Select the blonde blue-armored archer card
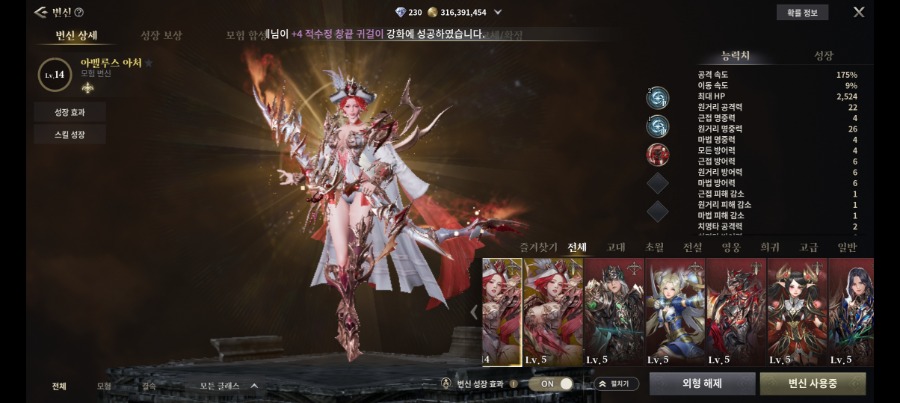 coord(673,309)
